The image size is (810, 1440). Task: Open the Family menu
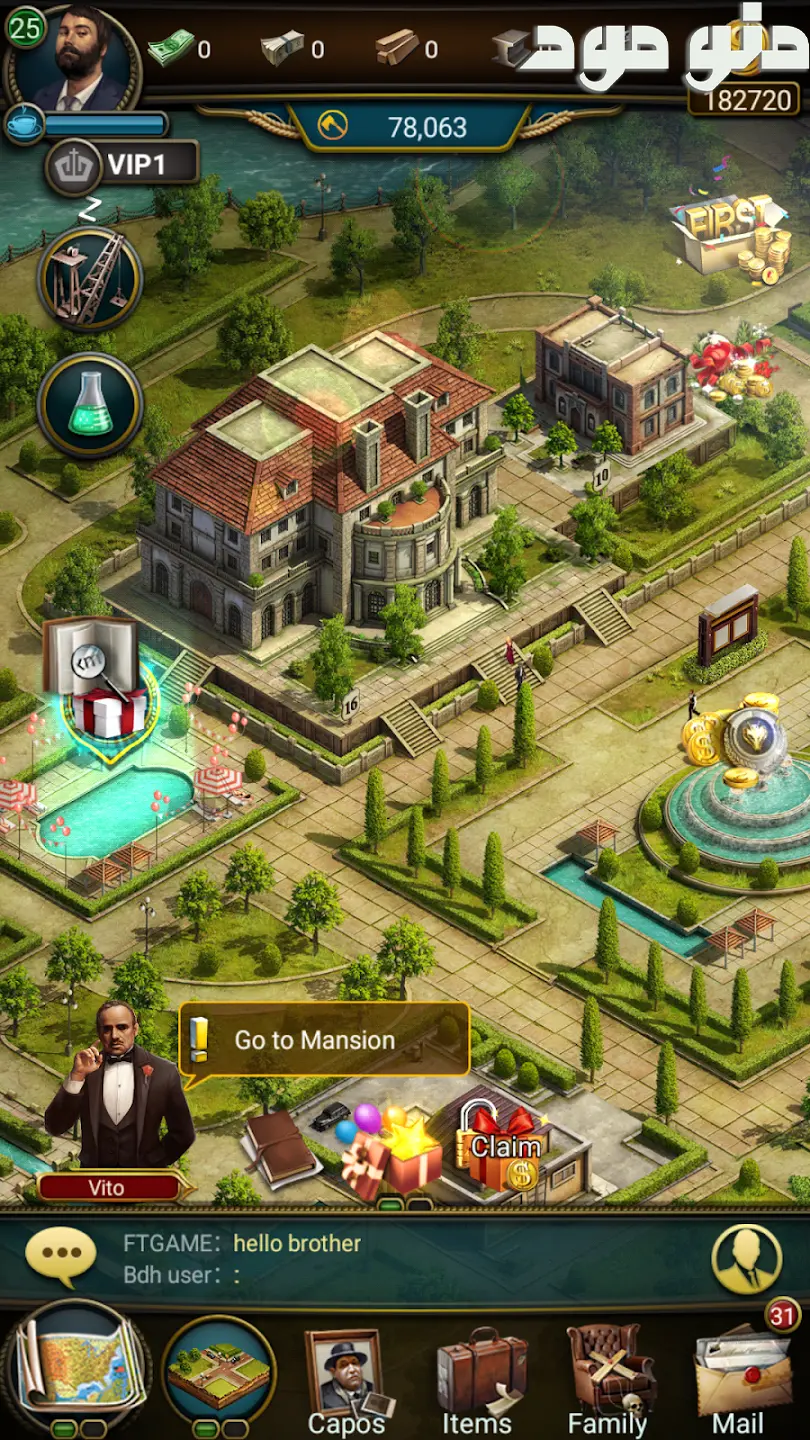tap(608, 1381)
